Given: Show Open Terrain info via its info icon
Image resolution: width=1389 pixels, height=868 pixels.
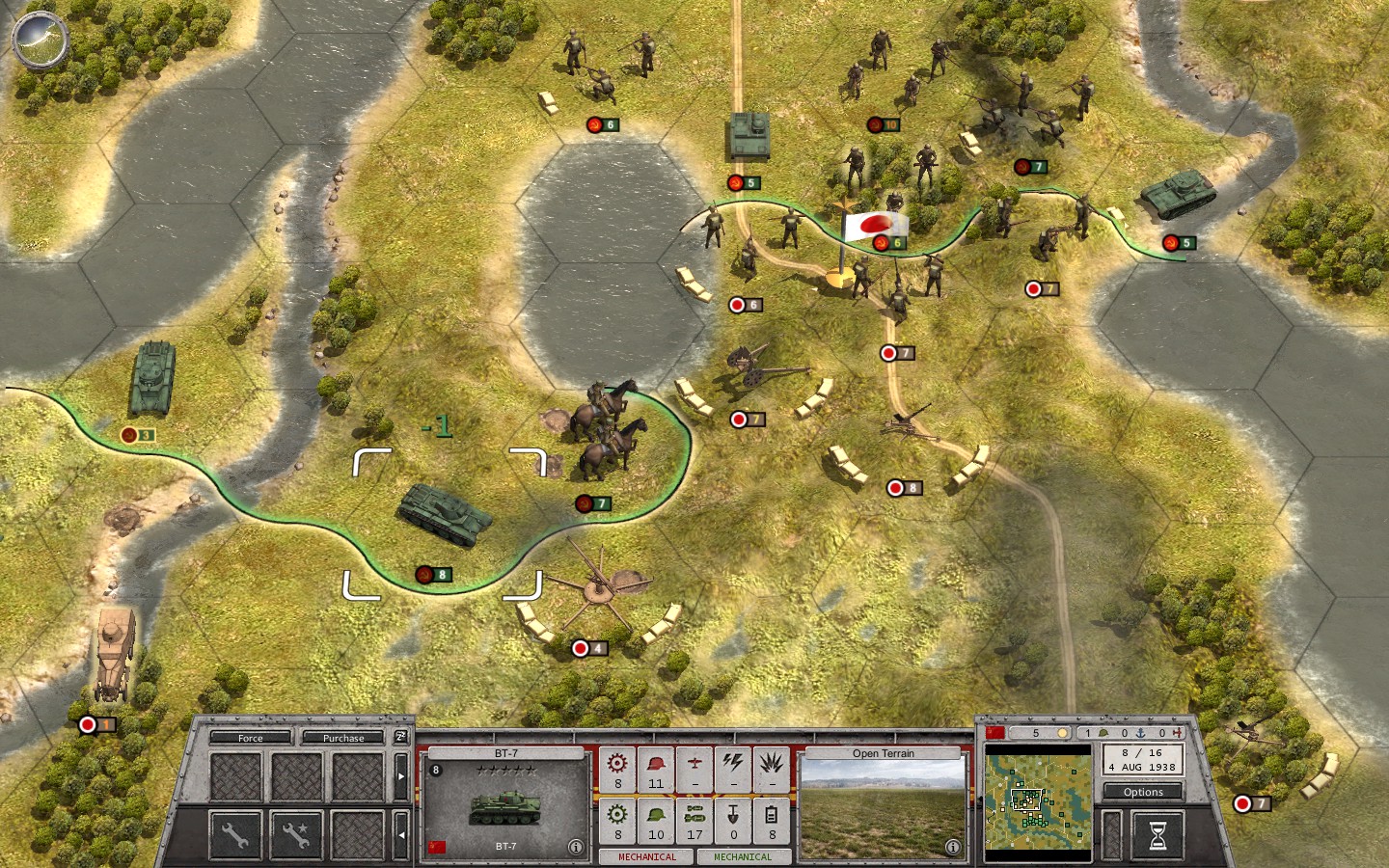Looking at the screenshot, I should (953, 847).
